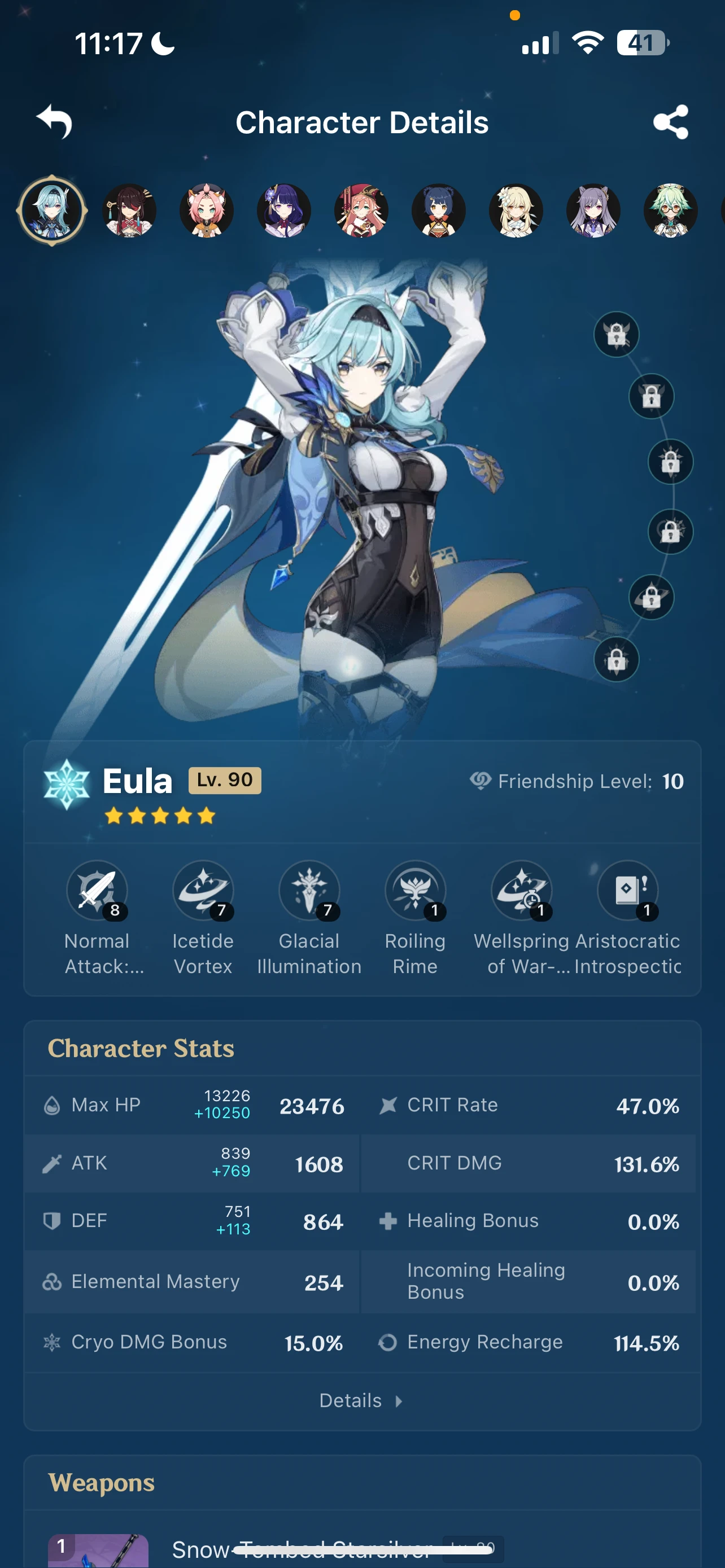
Task: Tap the Friendship Level eye icon
Action: tap(481, 781)
